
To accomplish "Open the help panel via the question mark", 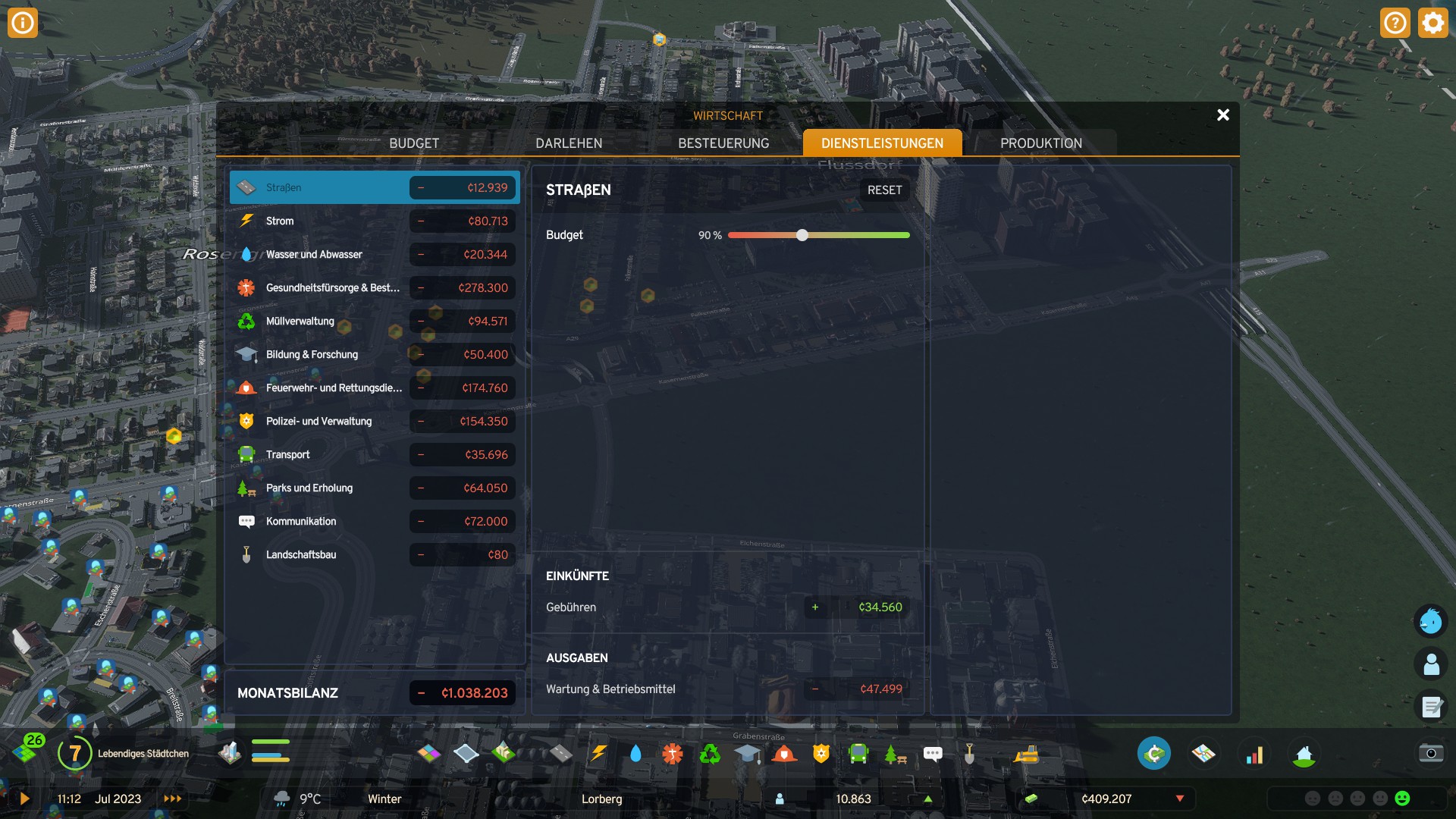I will (x=1394, y=23).
